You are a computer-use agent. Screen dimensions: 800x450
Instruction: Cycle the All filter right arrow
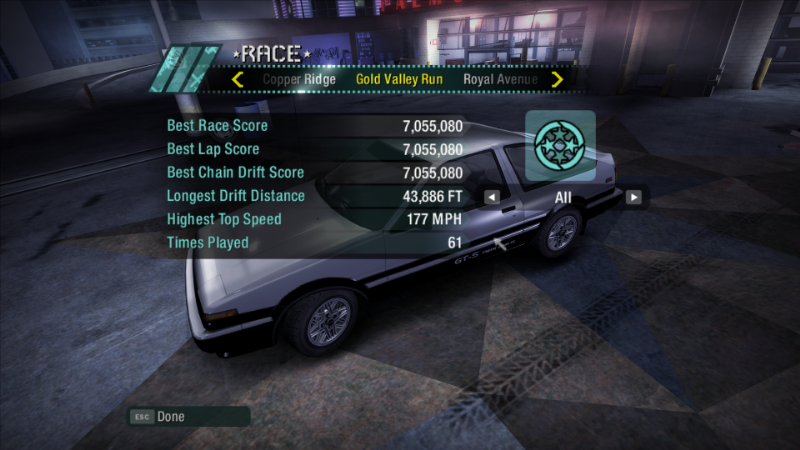(x=633, y=197)
